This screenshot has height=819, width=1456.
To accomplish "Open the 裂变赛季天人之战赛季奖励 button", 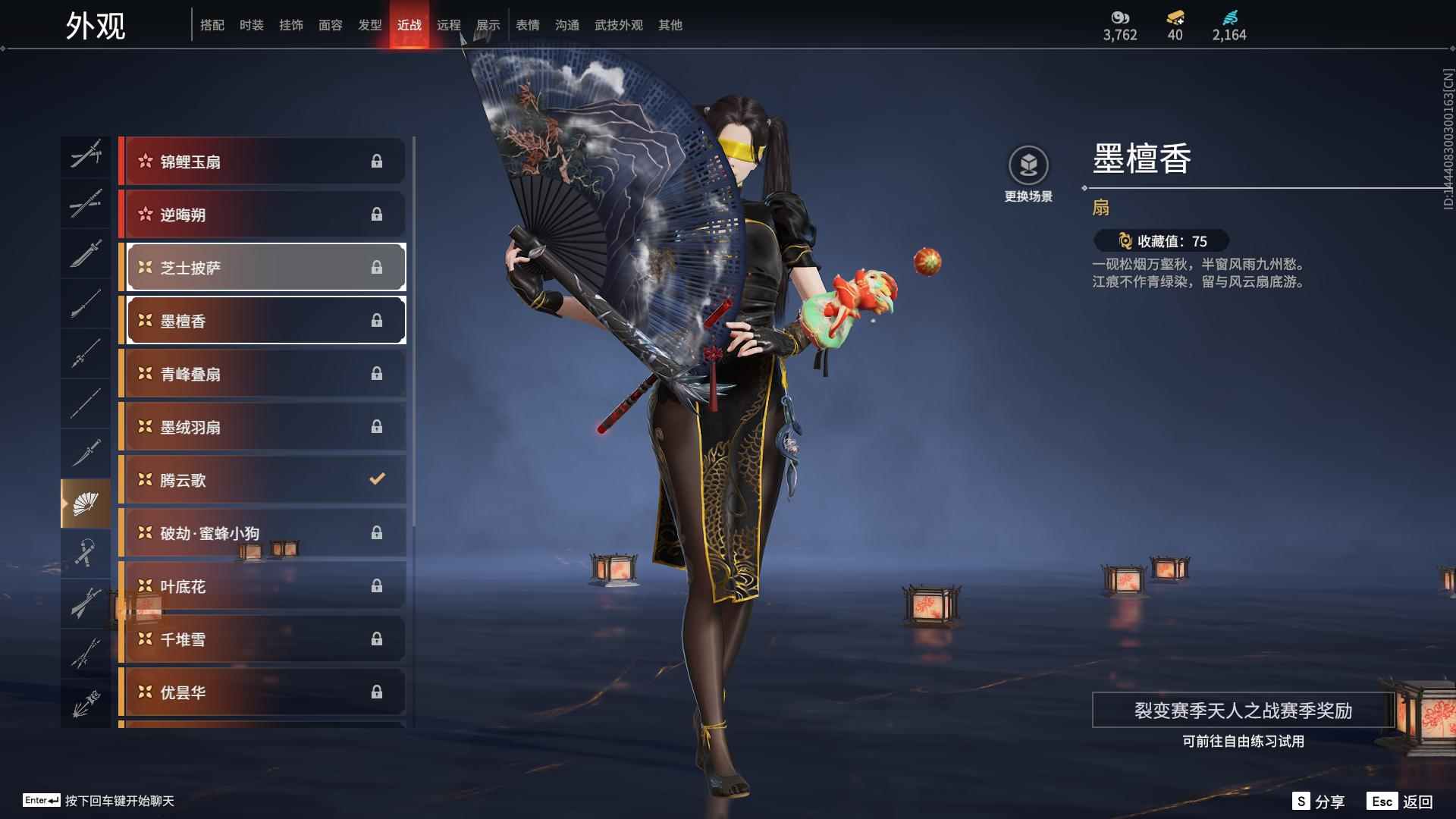I will pos(1243,711).
